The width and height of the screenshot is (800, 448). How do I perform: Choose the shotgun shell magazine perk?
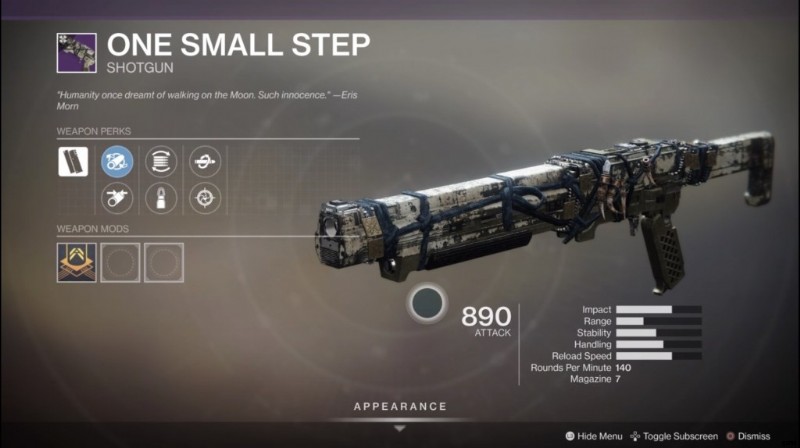pos(161,198)
